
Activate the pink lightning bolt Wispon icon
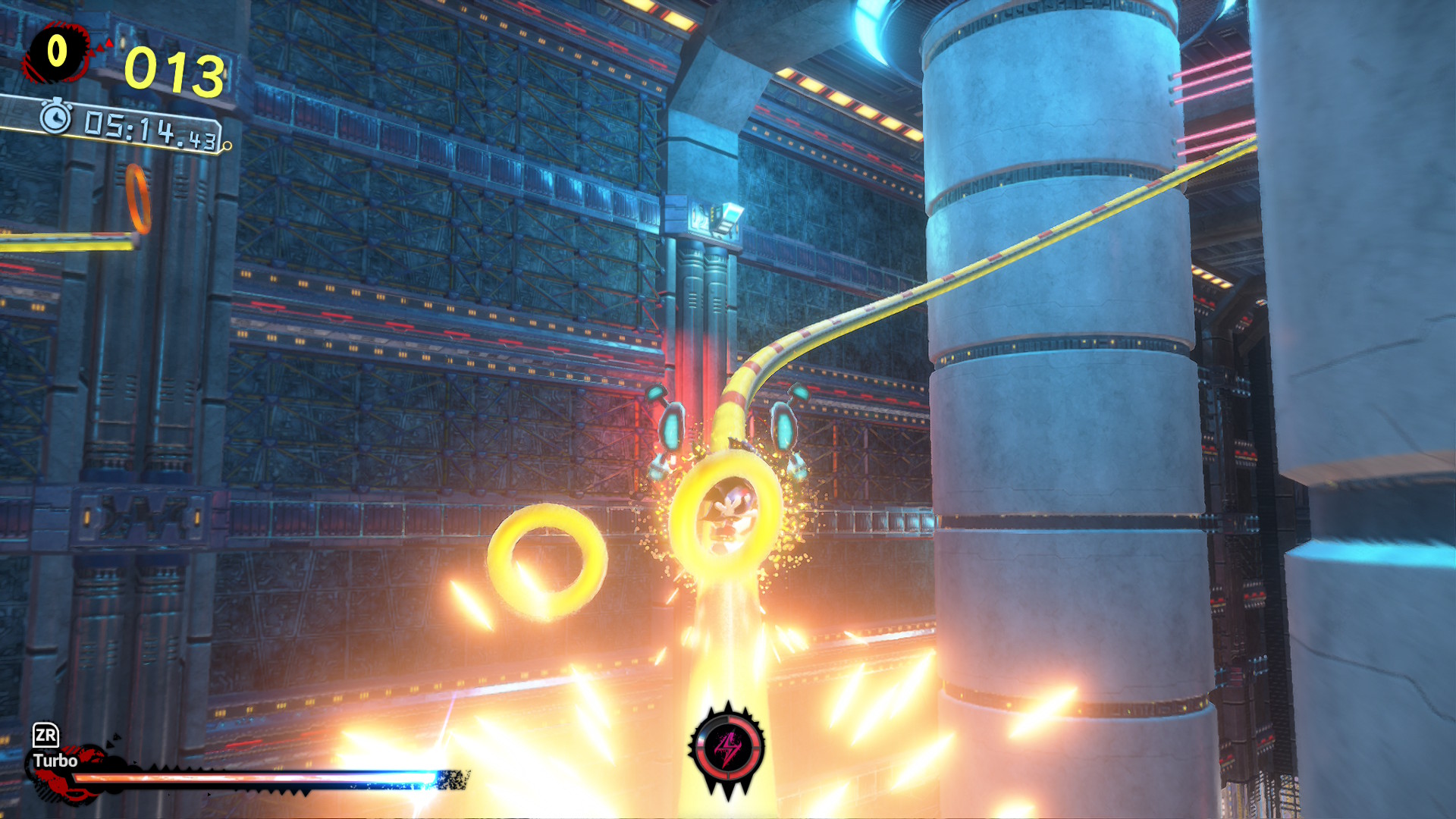[727, 748]
